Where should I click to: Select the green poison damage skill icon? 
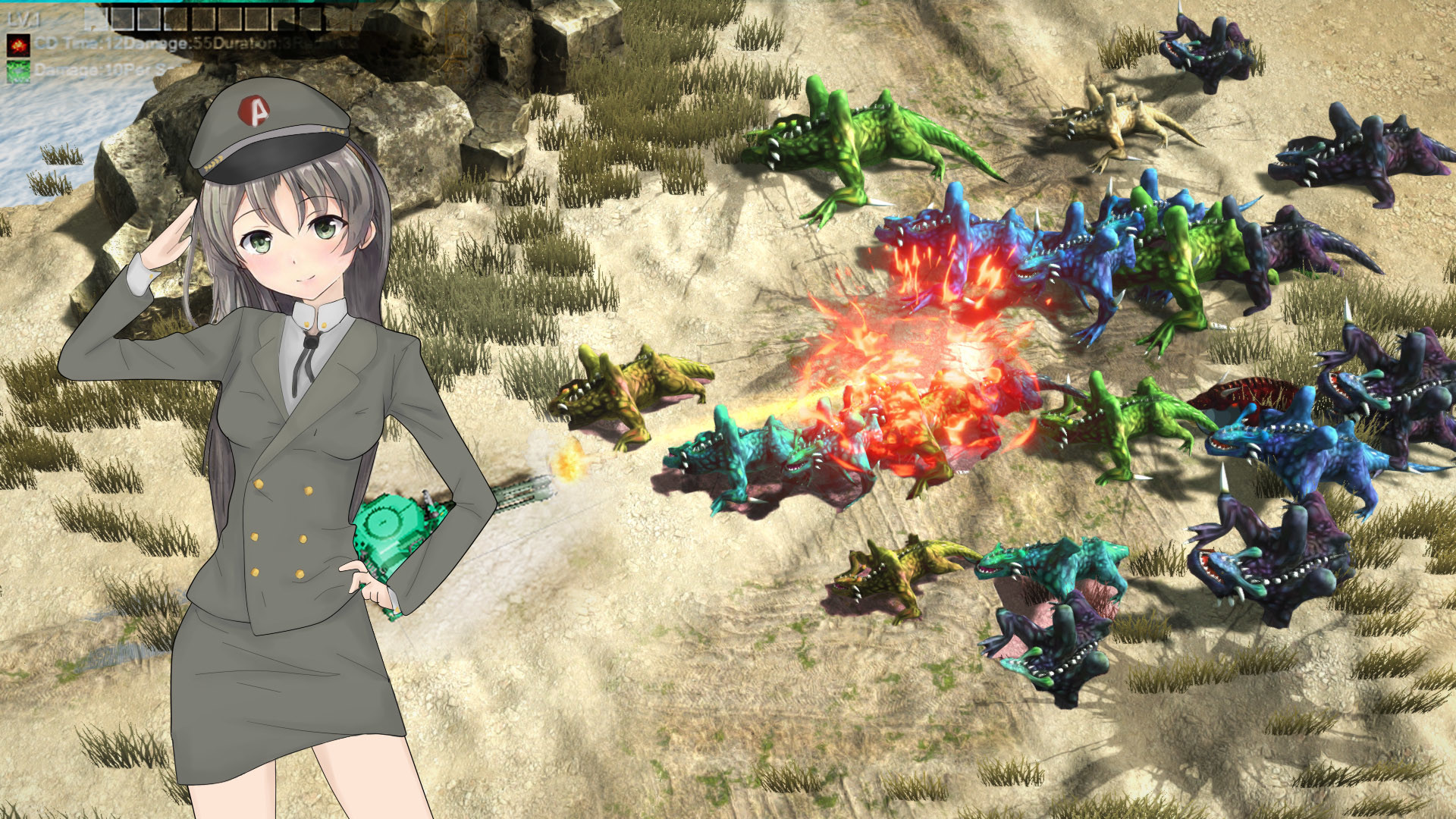[18, 72]
